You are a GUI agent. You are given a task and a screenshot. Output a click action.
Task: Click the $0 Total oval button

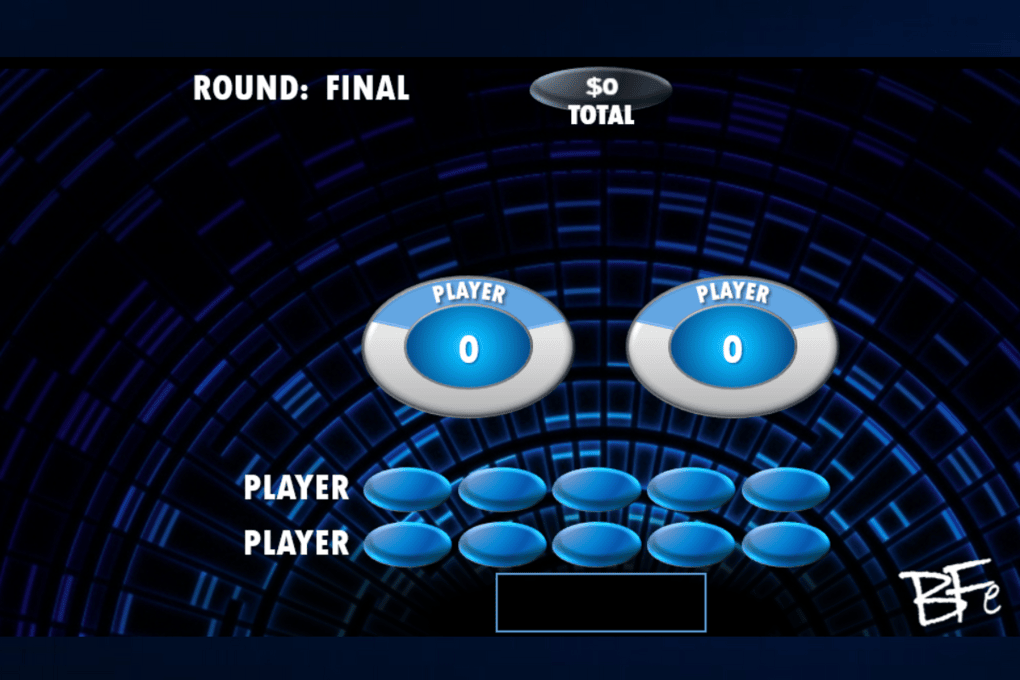(600, 88)
